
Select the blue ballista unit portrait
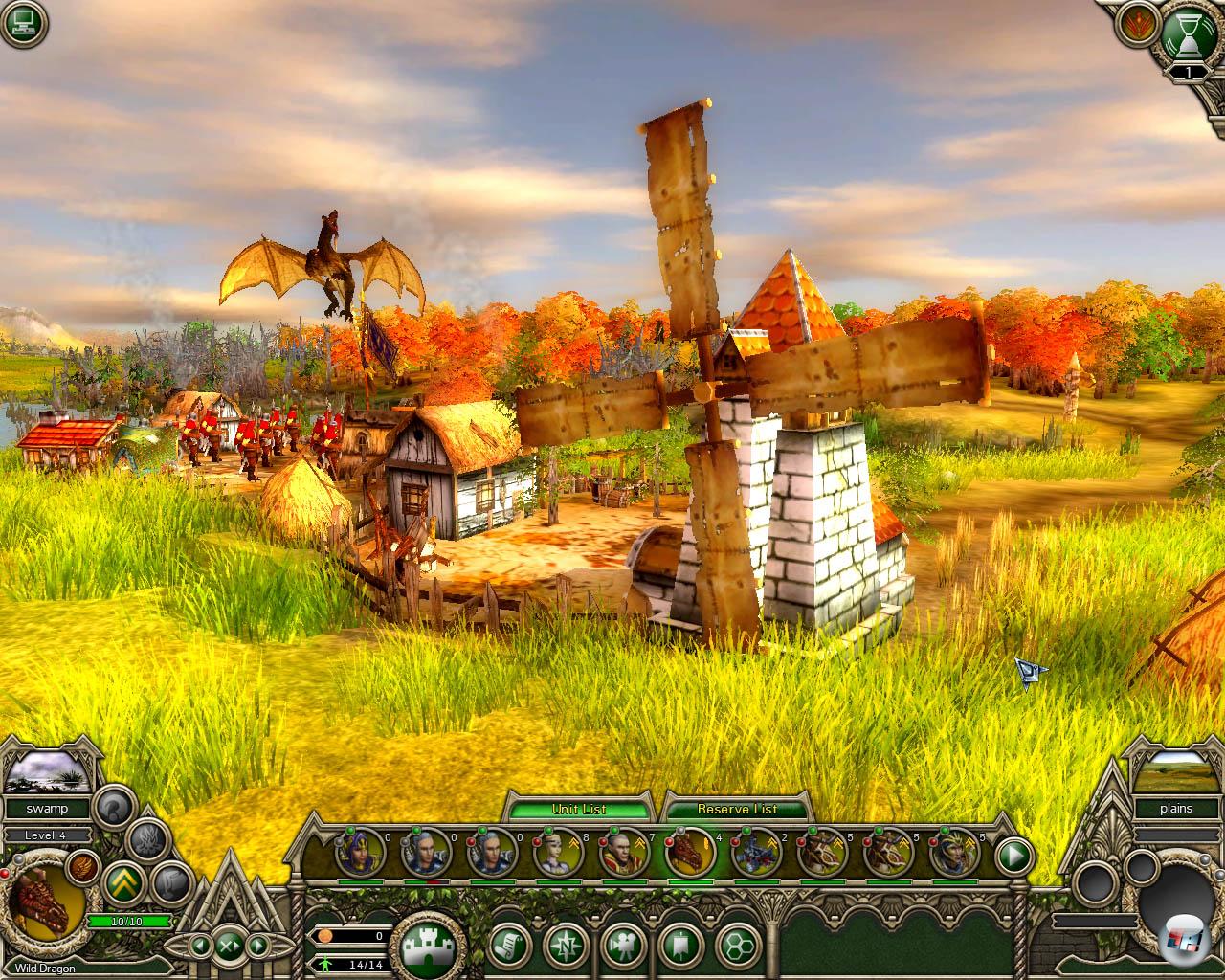pos(757,854)
